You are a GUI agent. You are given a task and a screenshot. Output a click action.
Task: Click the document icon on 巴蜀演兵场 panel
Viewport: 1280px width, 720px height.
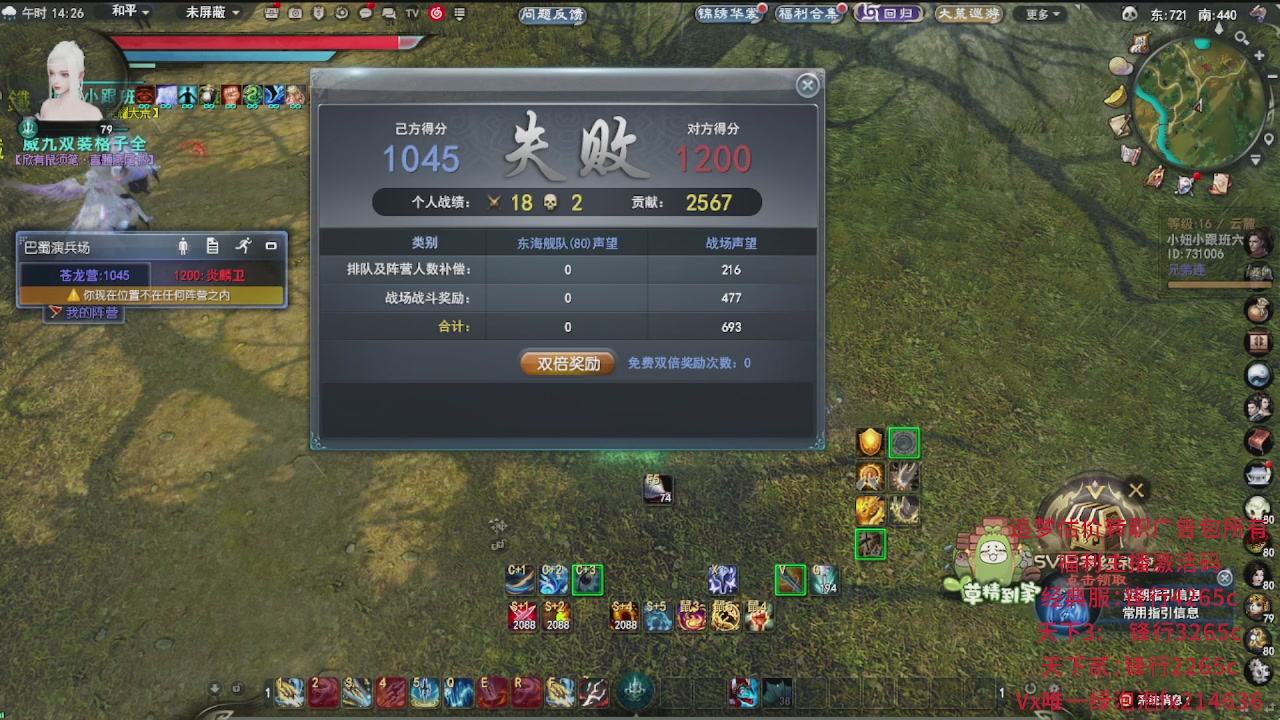click(212, 244)
